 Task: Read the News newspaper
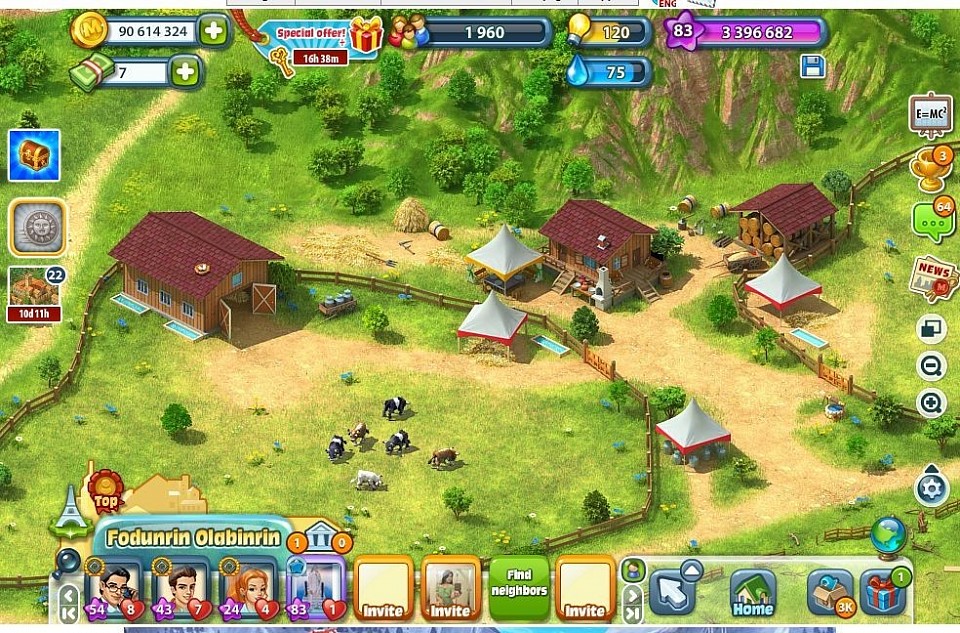(x=932, y=277)
